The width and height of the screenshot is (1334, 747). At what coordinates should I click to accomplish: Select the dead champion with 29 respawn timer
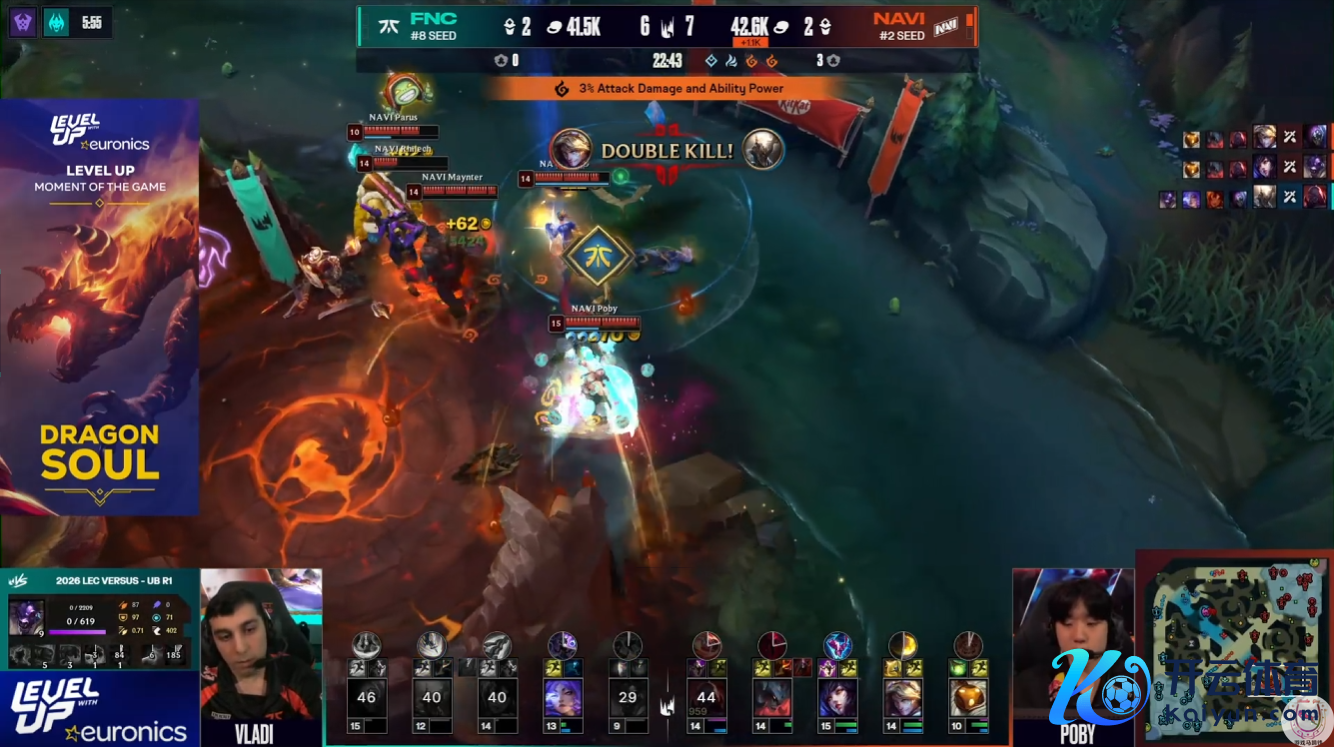coord(627,697)
